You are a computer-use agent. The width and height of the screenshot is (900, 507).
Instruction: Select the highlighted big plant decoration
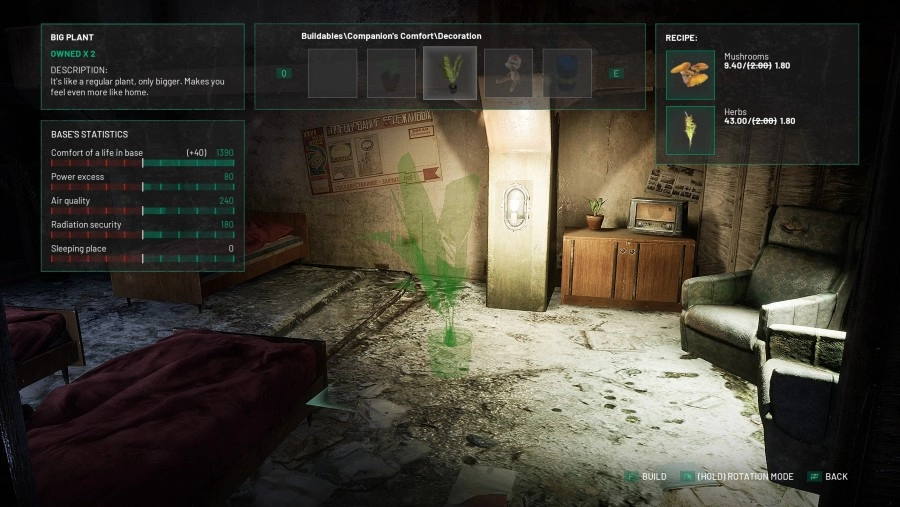point(449,73)
